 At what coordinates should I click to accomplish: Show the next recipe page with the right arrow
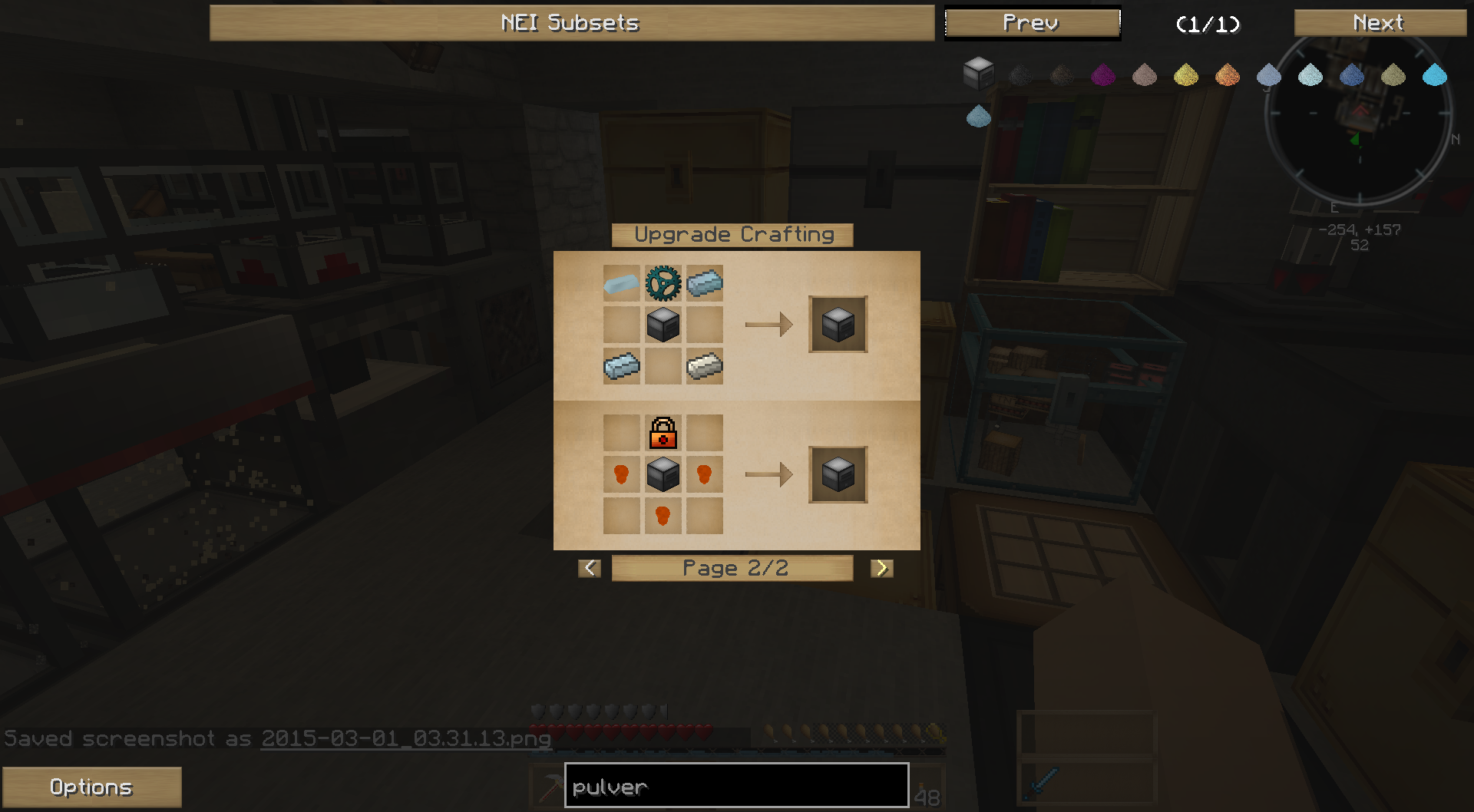881,568
